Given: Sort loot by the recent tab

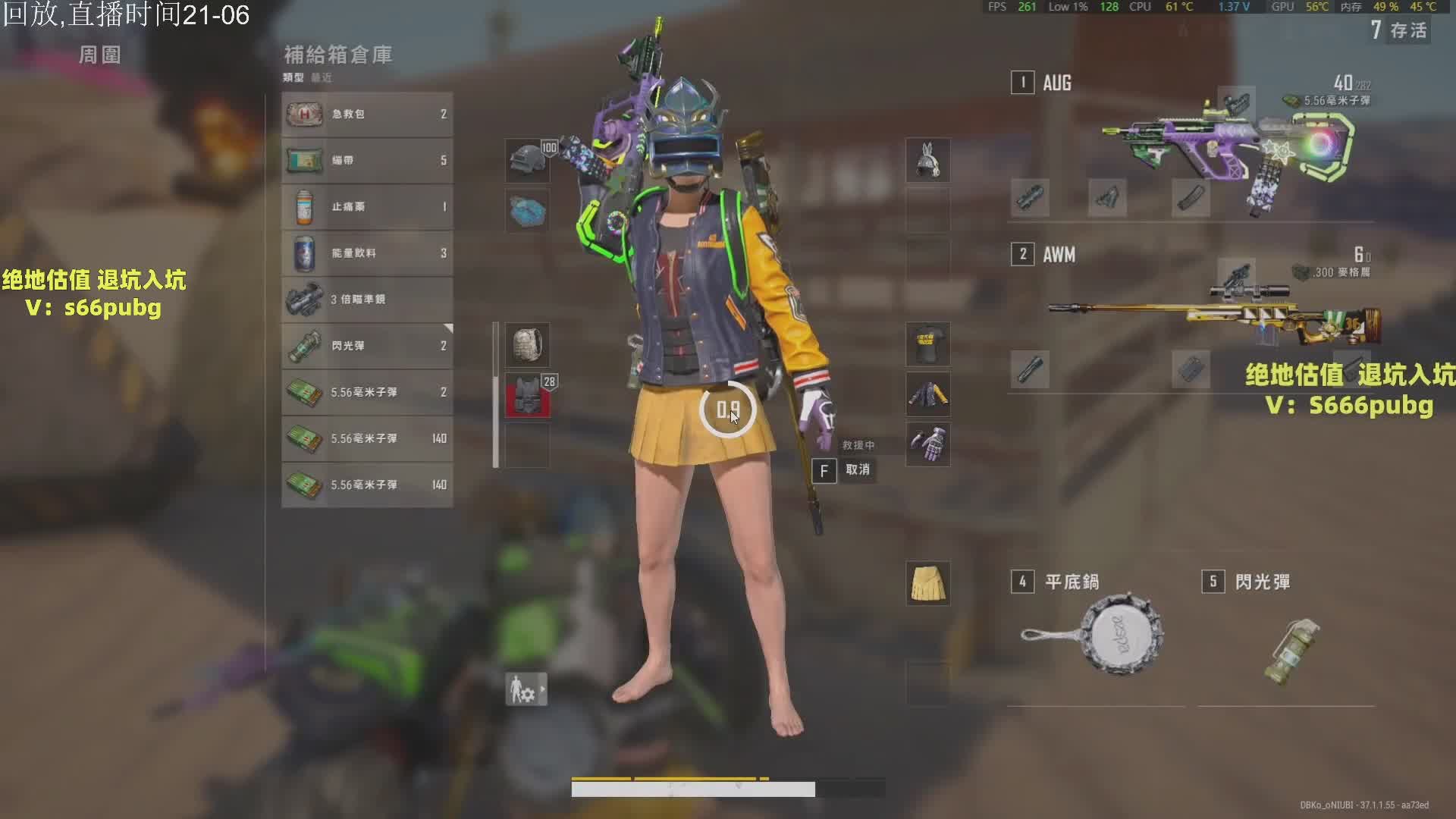Looking at the screenshot, I should click(x=322, y=77).
